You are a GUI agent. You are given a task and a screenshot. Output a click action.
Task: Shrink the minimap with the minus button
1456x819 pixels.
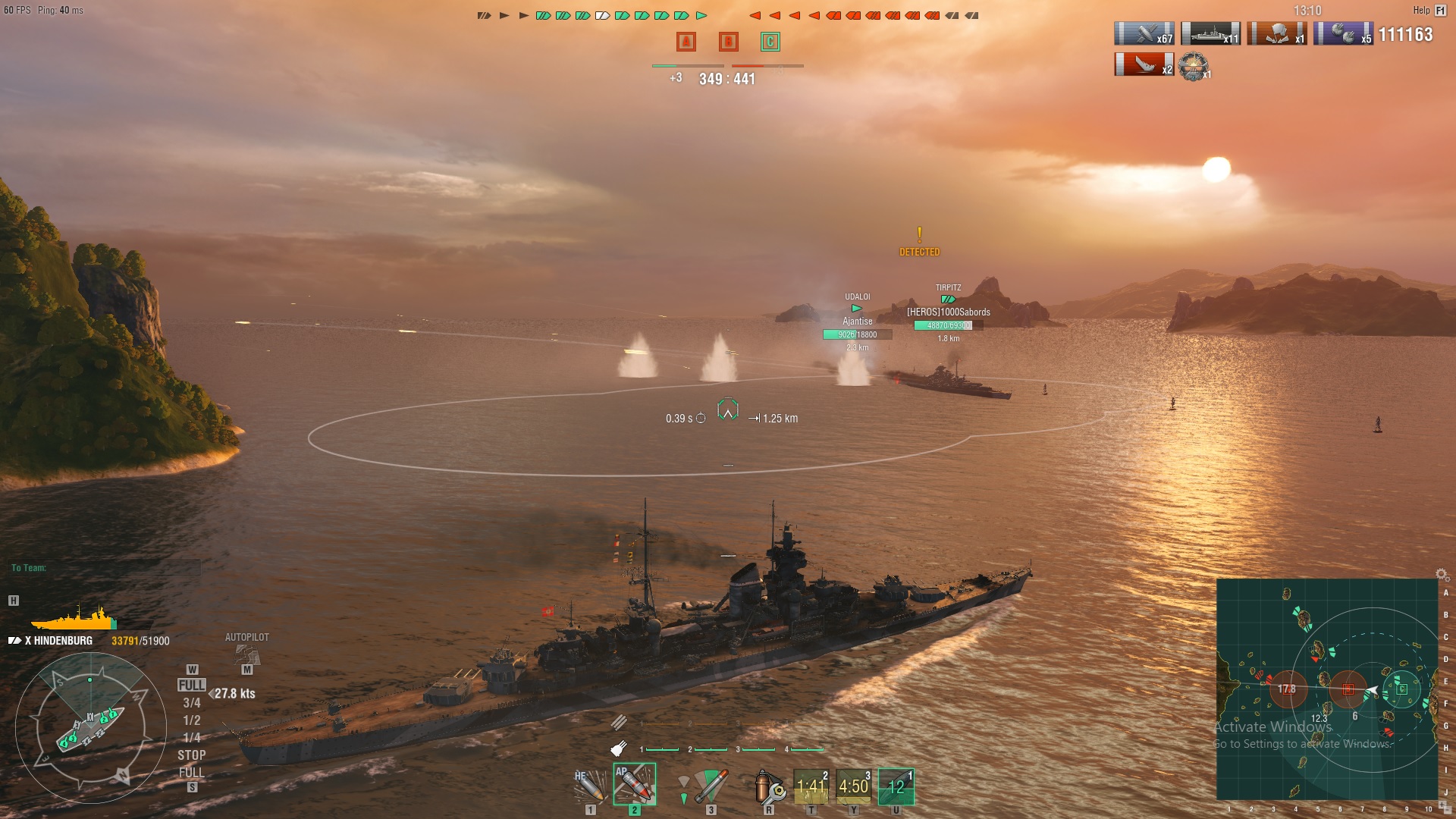[x=1449, y=810]
